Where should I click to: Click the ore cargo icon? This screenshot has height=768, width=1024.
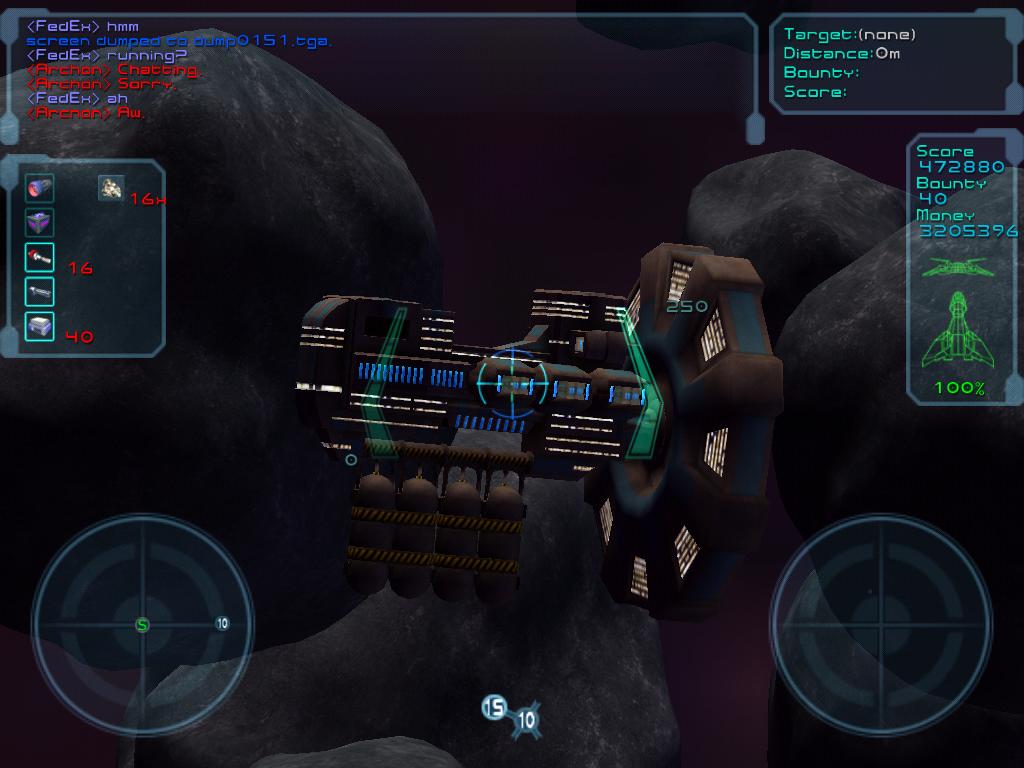pos(111,187)
